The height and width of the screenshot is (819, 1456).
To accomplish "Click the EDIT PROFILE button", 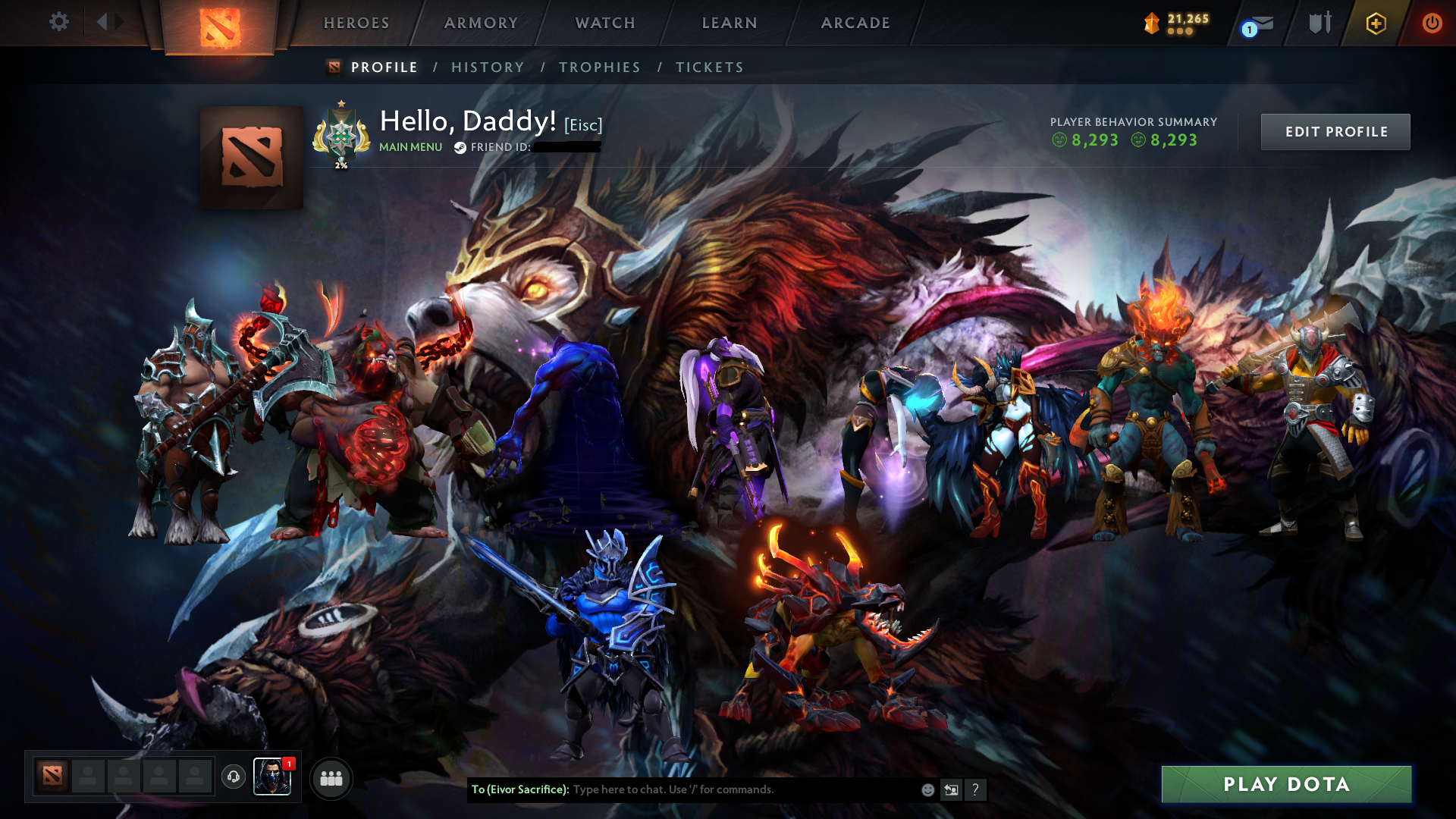I will 1335,131.
